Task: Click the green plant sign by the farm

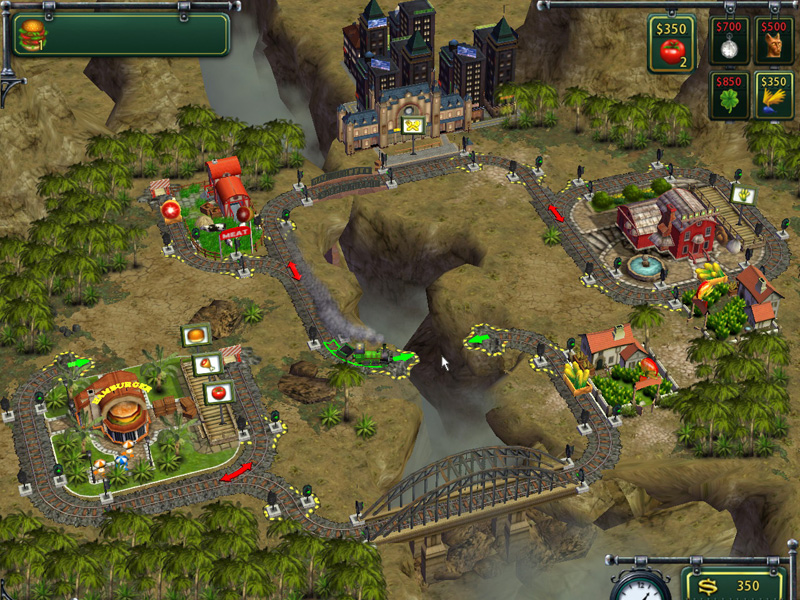Action: tap(742, 194)
